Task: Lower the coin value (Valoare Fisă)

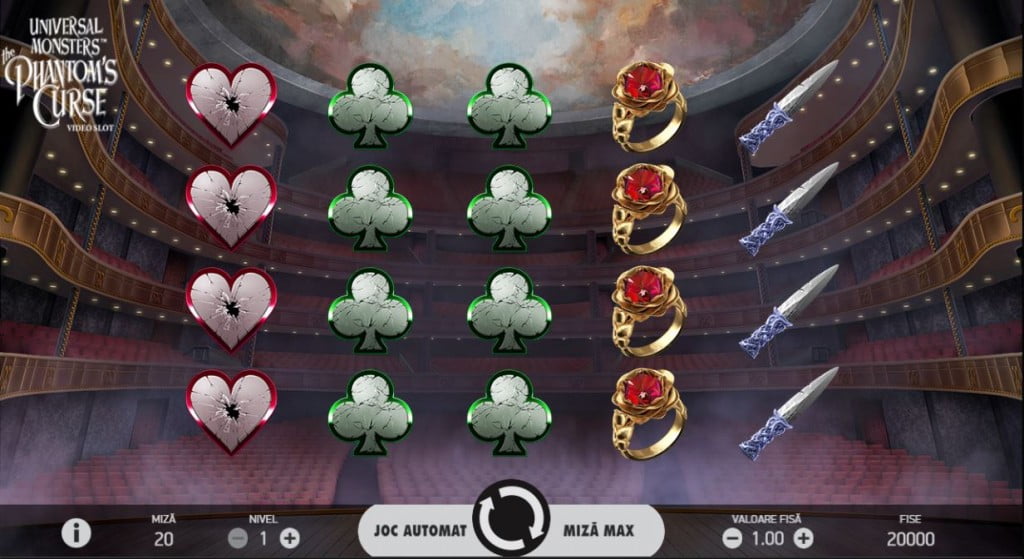Action: pos(732,537)
